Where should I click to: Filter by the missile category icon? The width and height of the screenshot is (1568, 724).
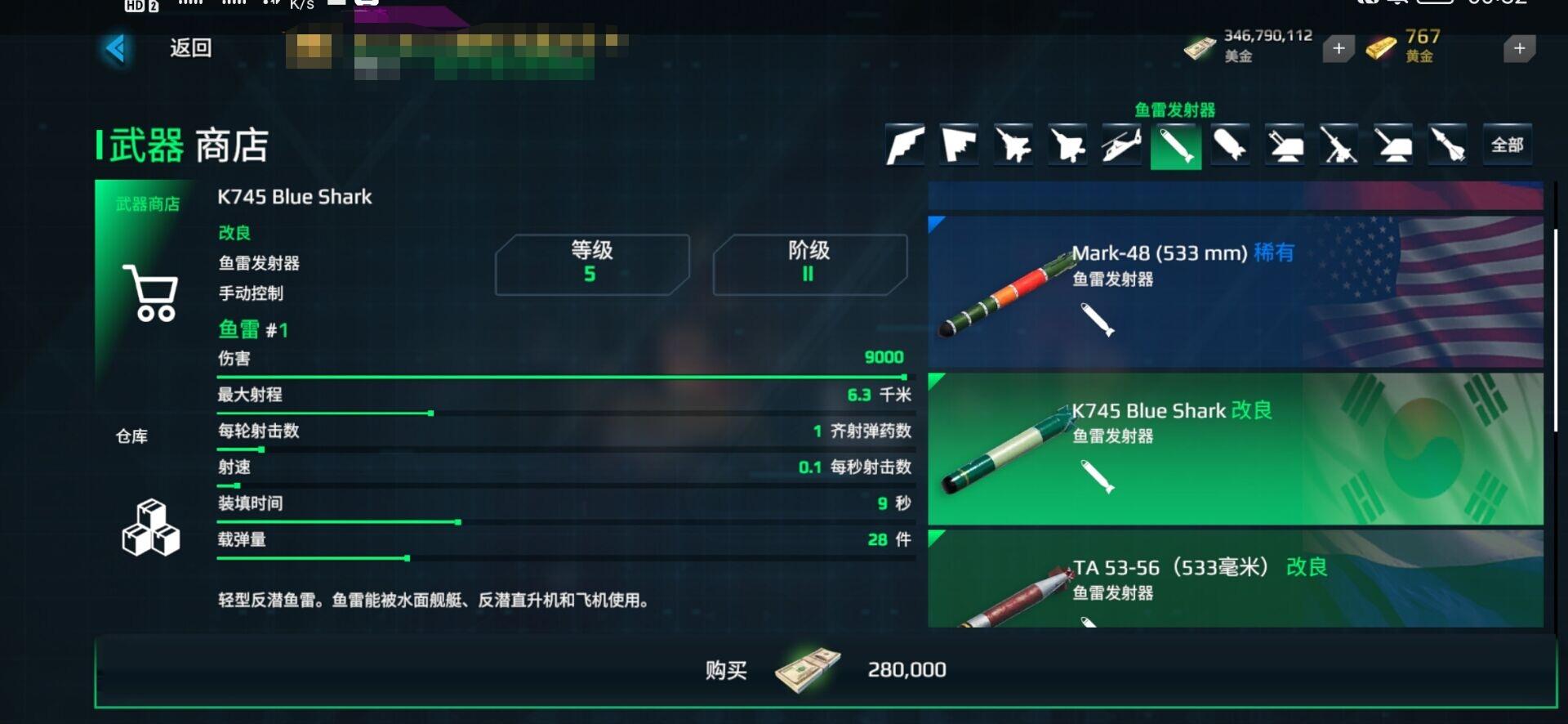click(x=1447, y=145)
